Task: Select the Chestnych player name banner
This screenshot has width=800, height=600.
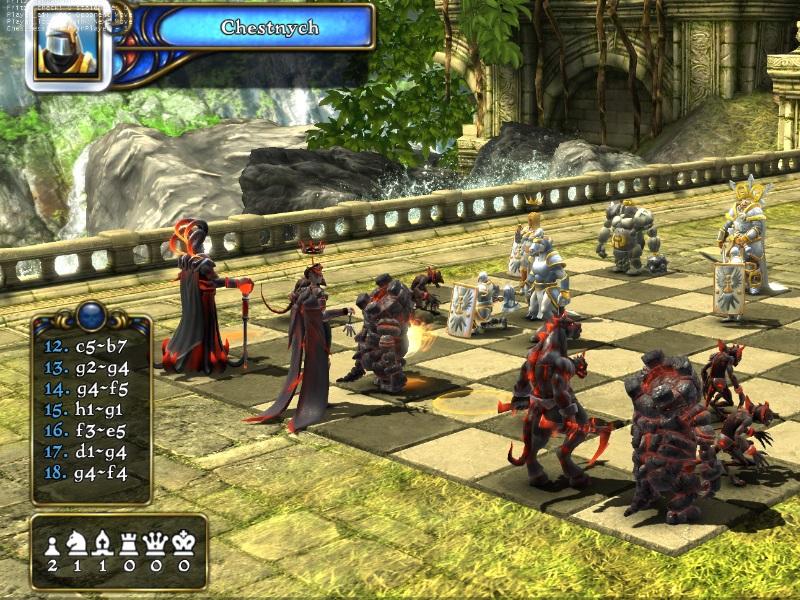Action: pyautogui.click(x=270, y=27)
